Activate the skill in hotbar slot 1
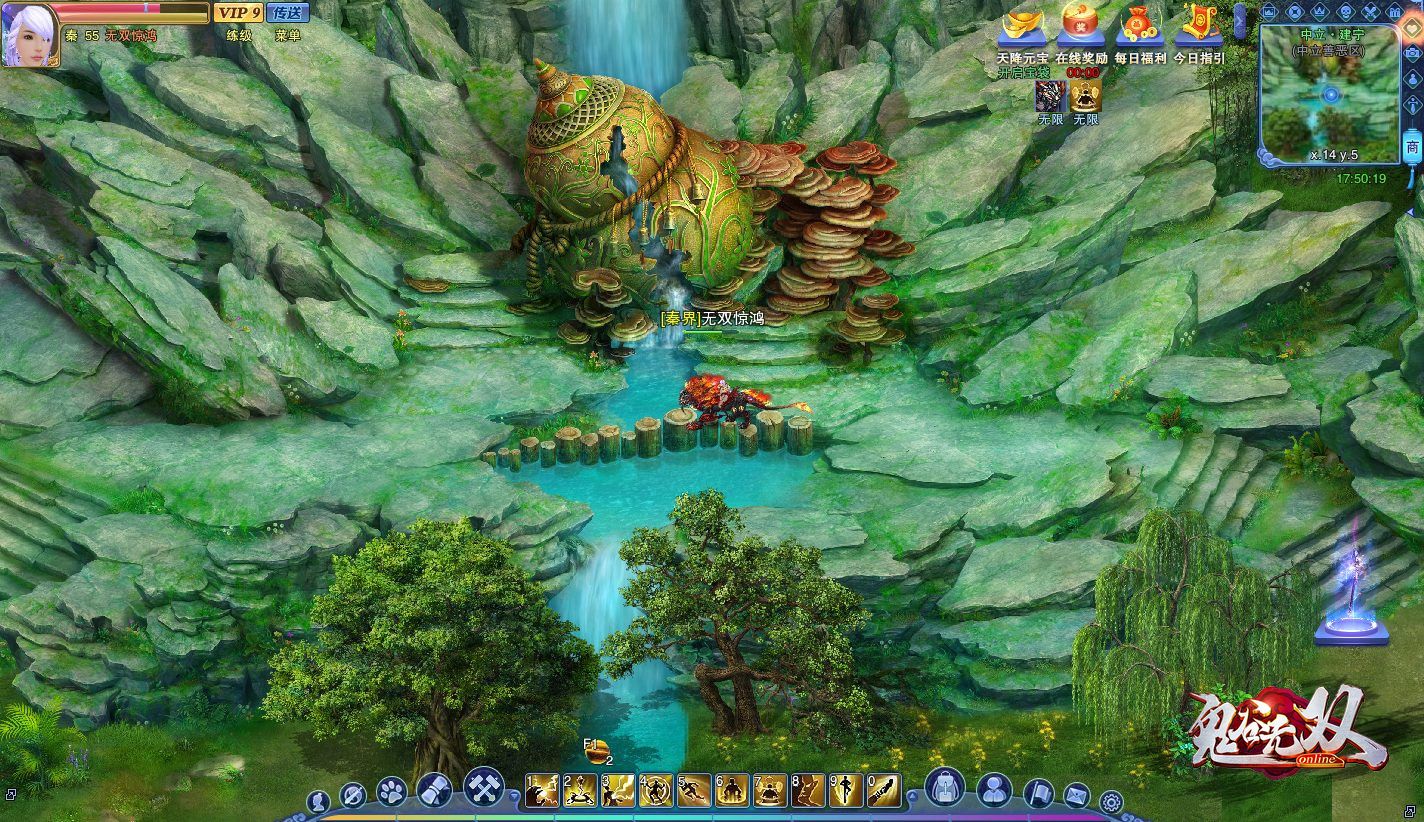 click(541, 791)
